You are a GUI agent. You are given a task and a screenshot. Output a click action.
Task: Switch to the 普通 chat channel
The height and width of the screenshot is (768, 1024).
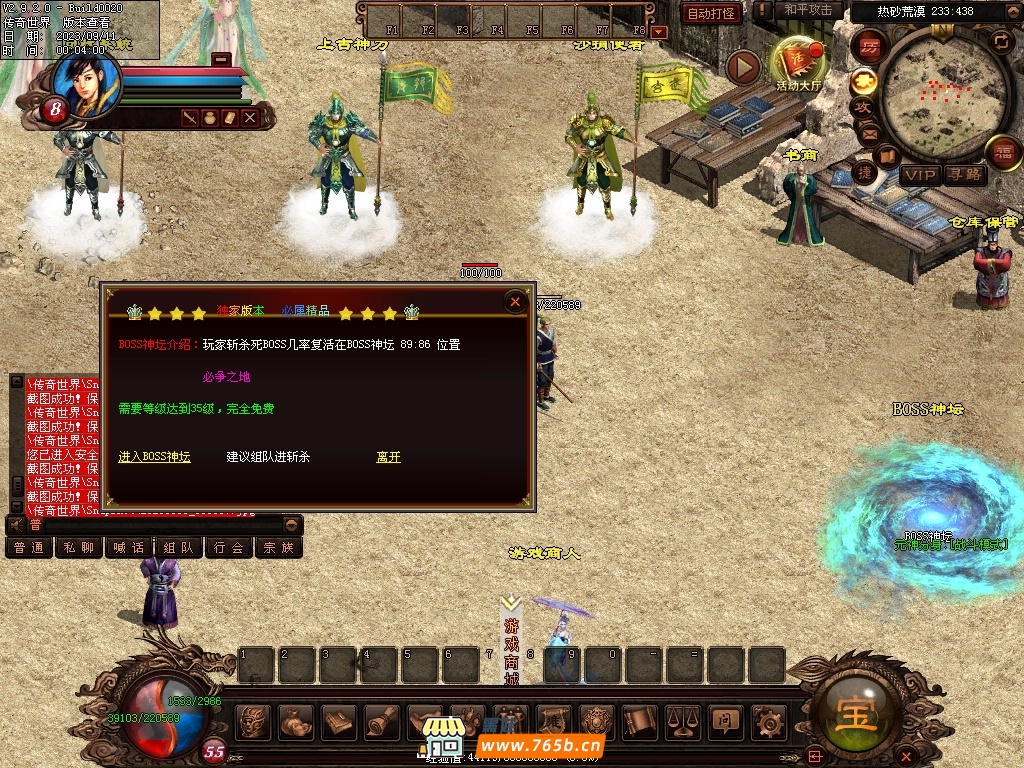(29, 548)
